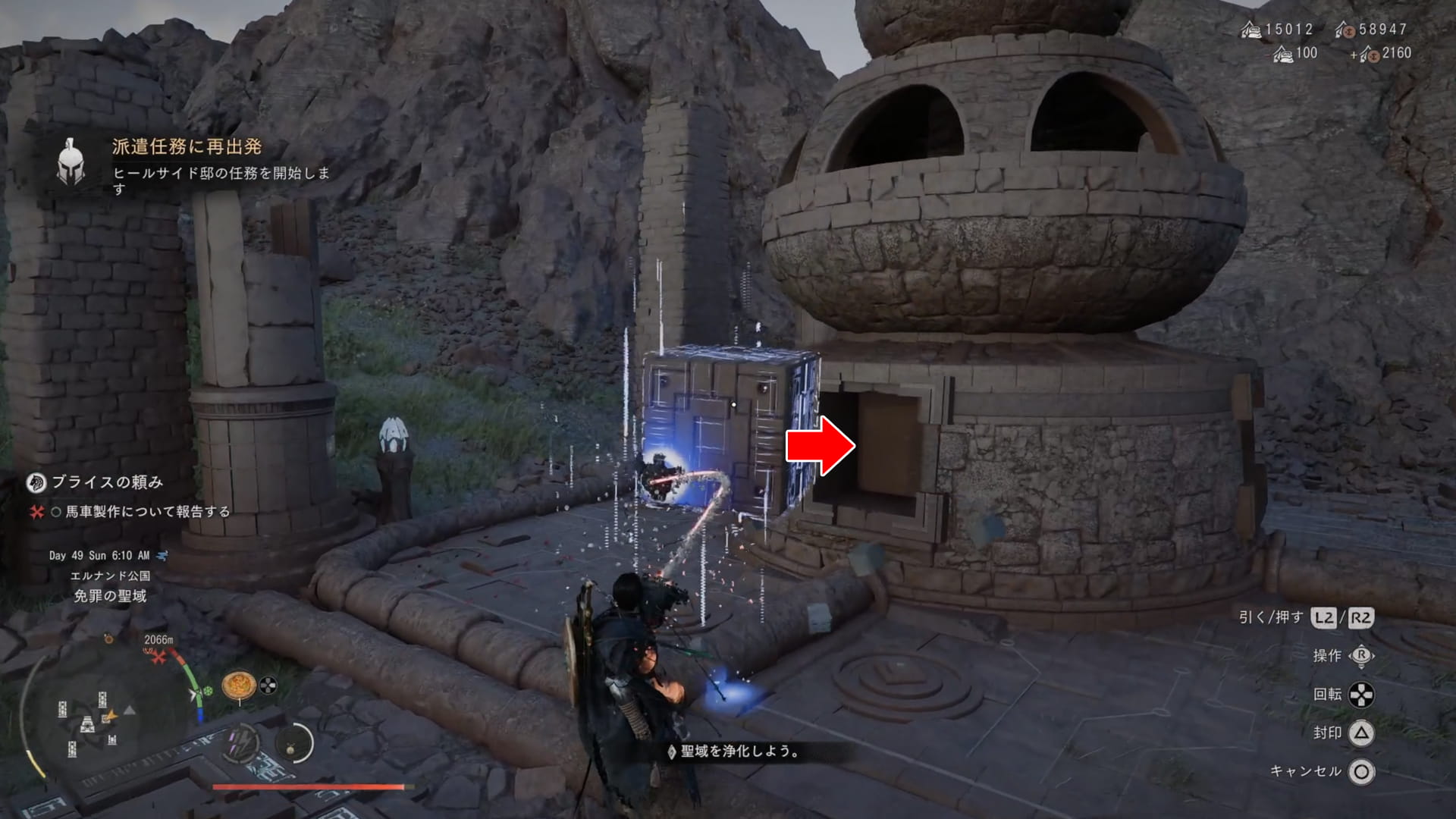The height and width of the screenshot is (819, 1456).
Task: Select the 馬車製作について報告する objective
Action: (147, 512)
